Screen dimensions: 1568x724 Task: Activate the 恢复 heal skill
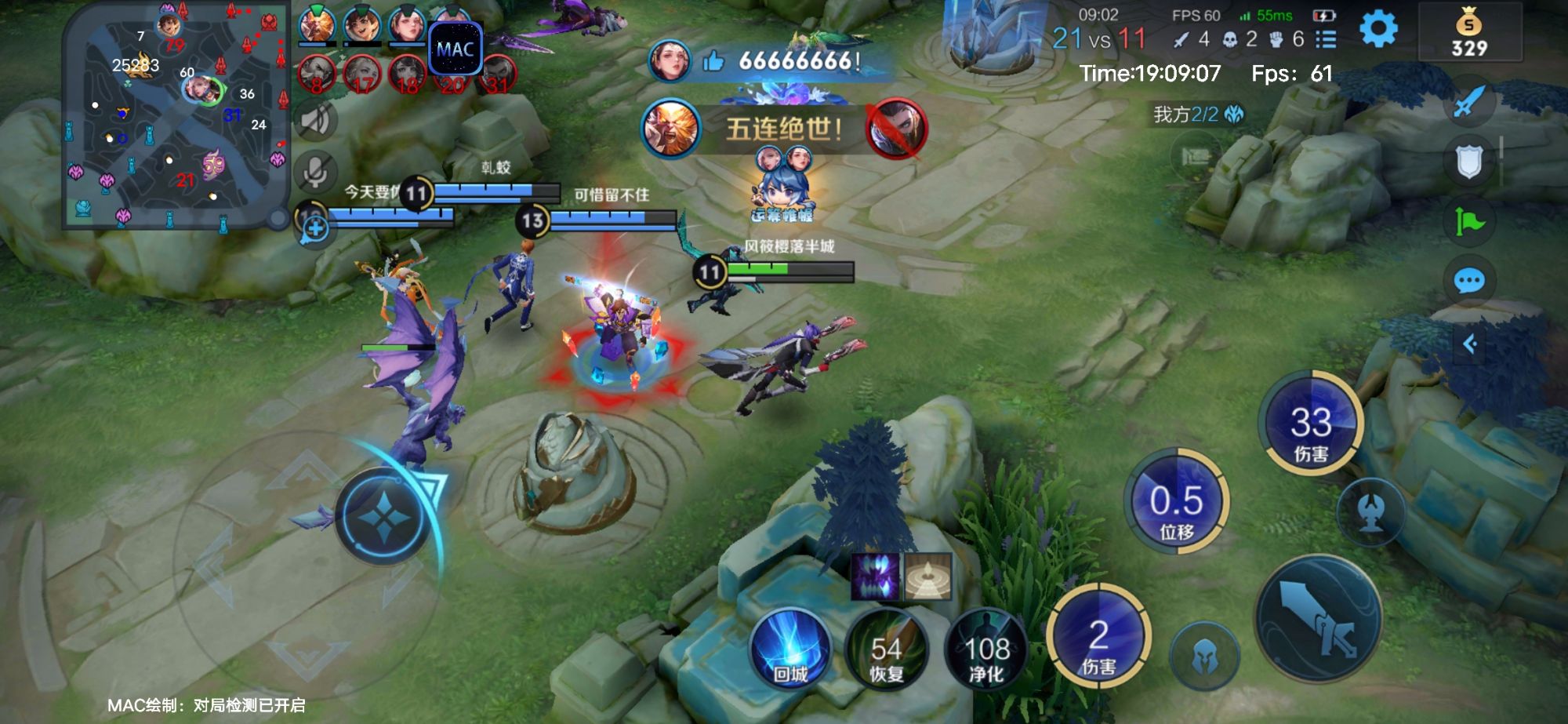click(x=887, y=649)
